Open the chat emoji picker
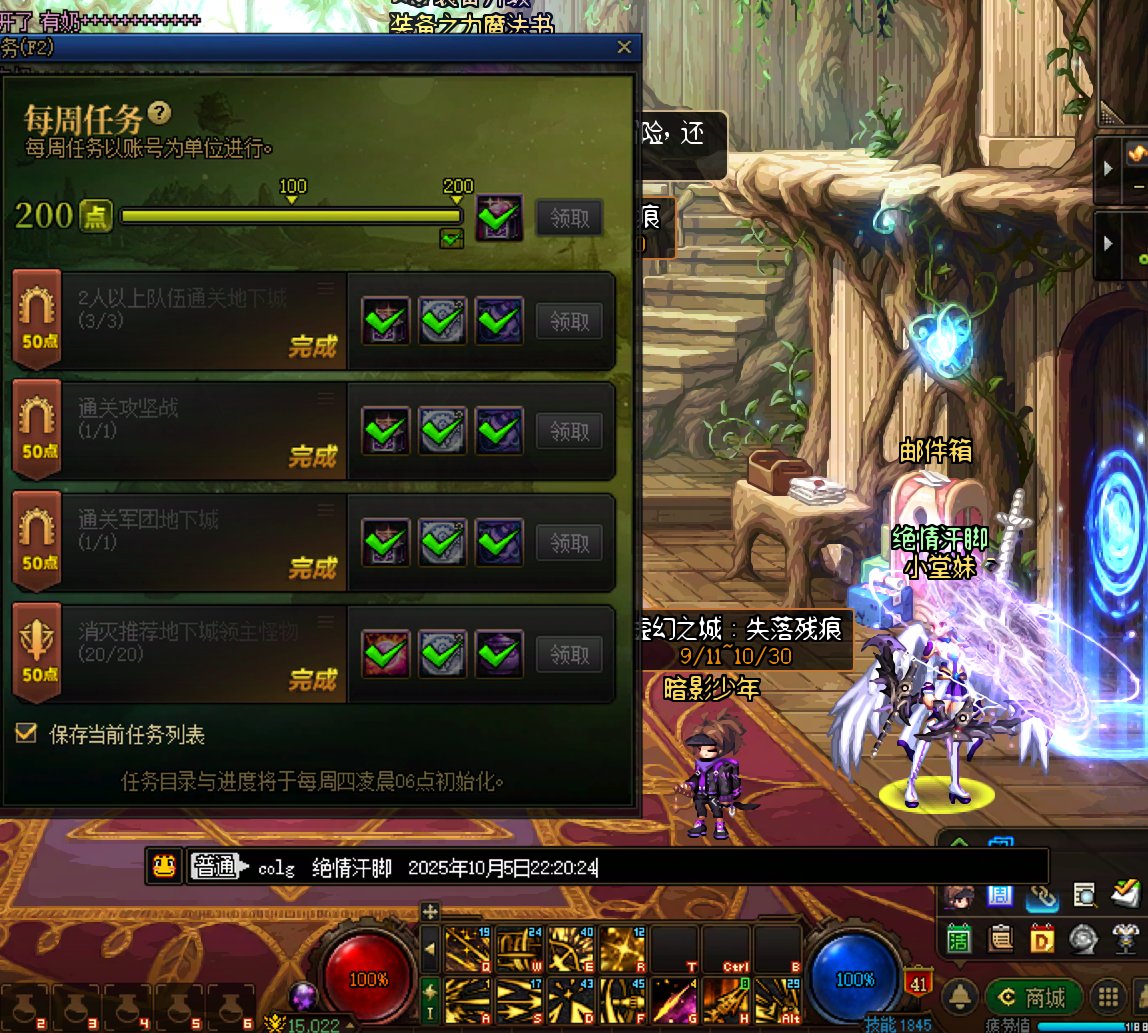Screen dimensions: 1148x1033 [163, 867]
